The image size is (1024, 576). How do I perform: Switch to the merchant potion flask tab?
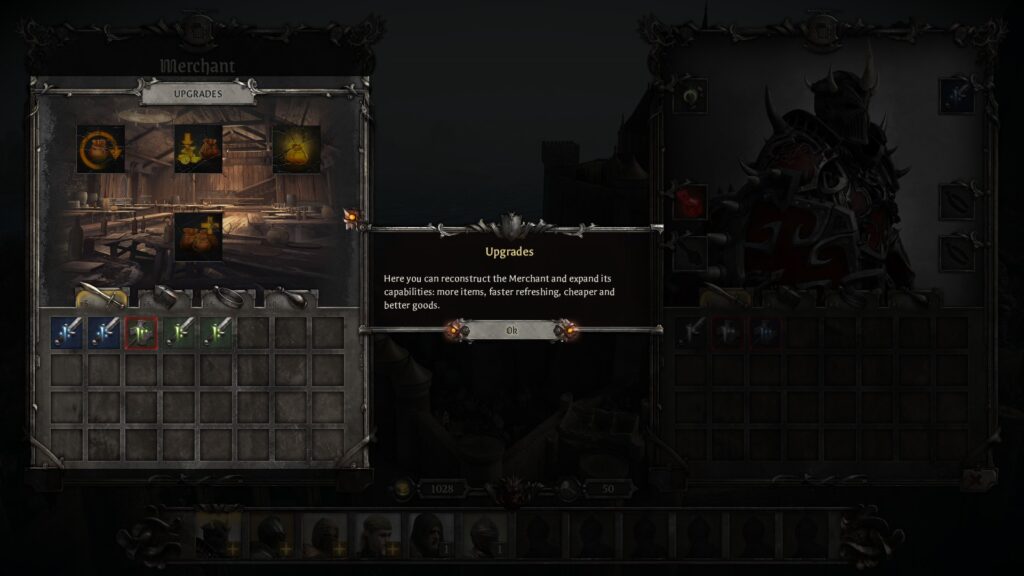291,296
